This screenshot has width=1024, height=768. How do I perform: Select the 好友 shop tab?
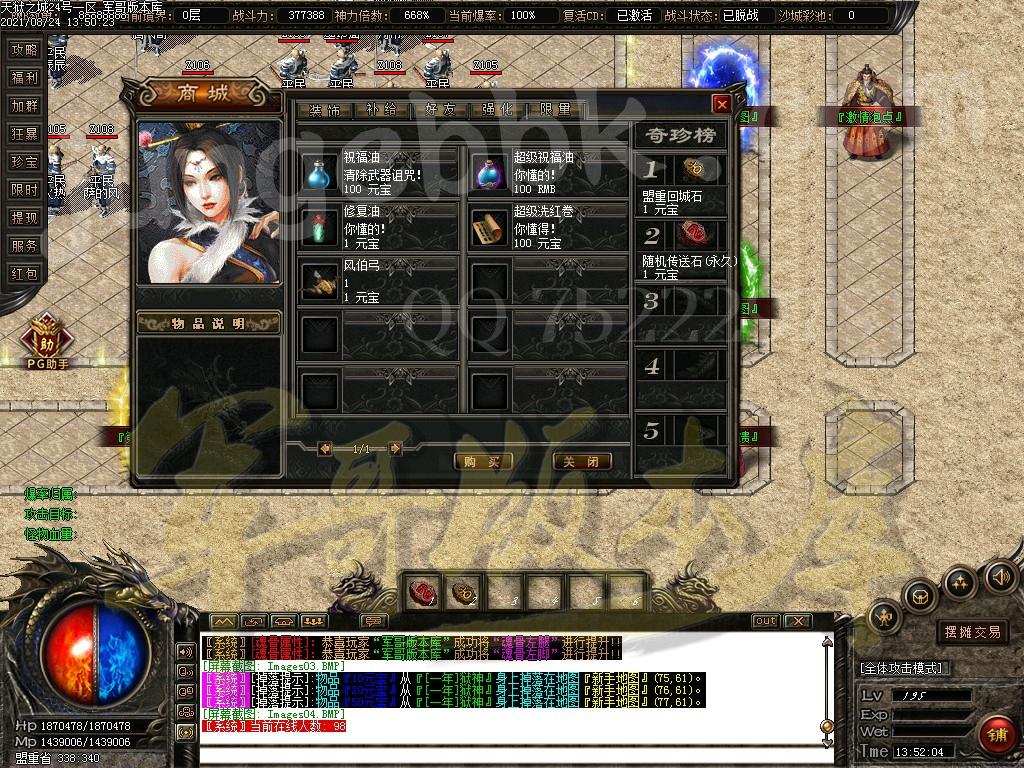(x=440, y=110)
